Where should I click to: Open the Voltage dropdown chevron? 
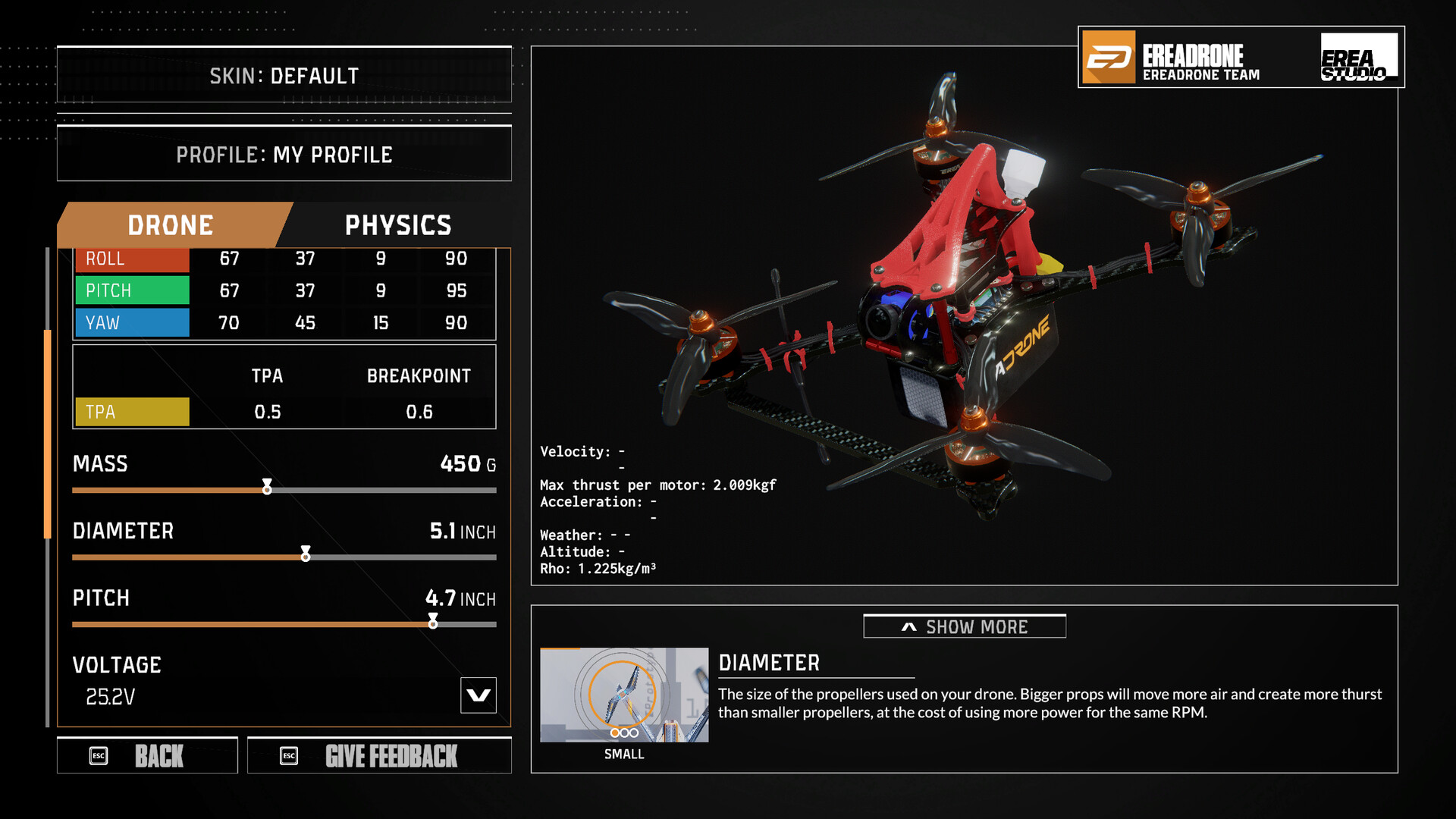pyautogui.click(x=478, y=696)
